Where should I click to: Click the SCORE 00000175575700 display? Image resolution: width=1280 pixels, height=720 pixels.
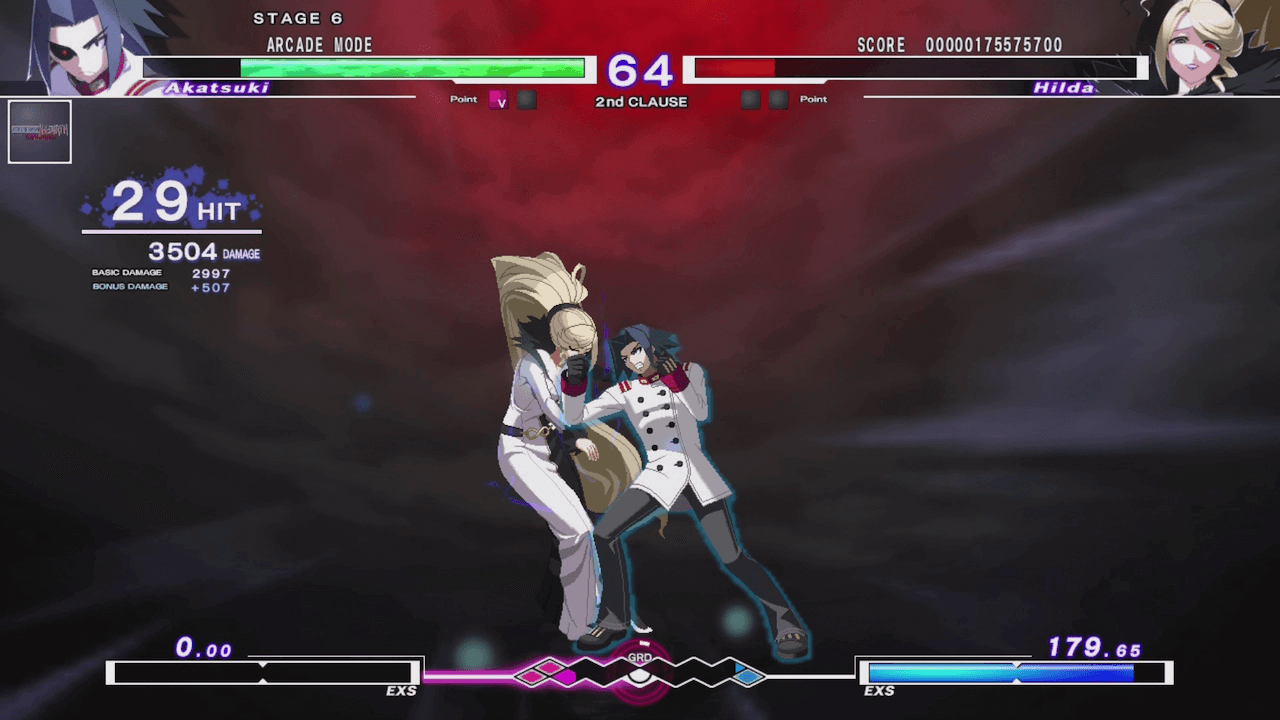(960, 44)
